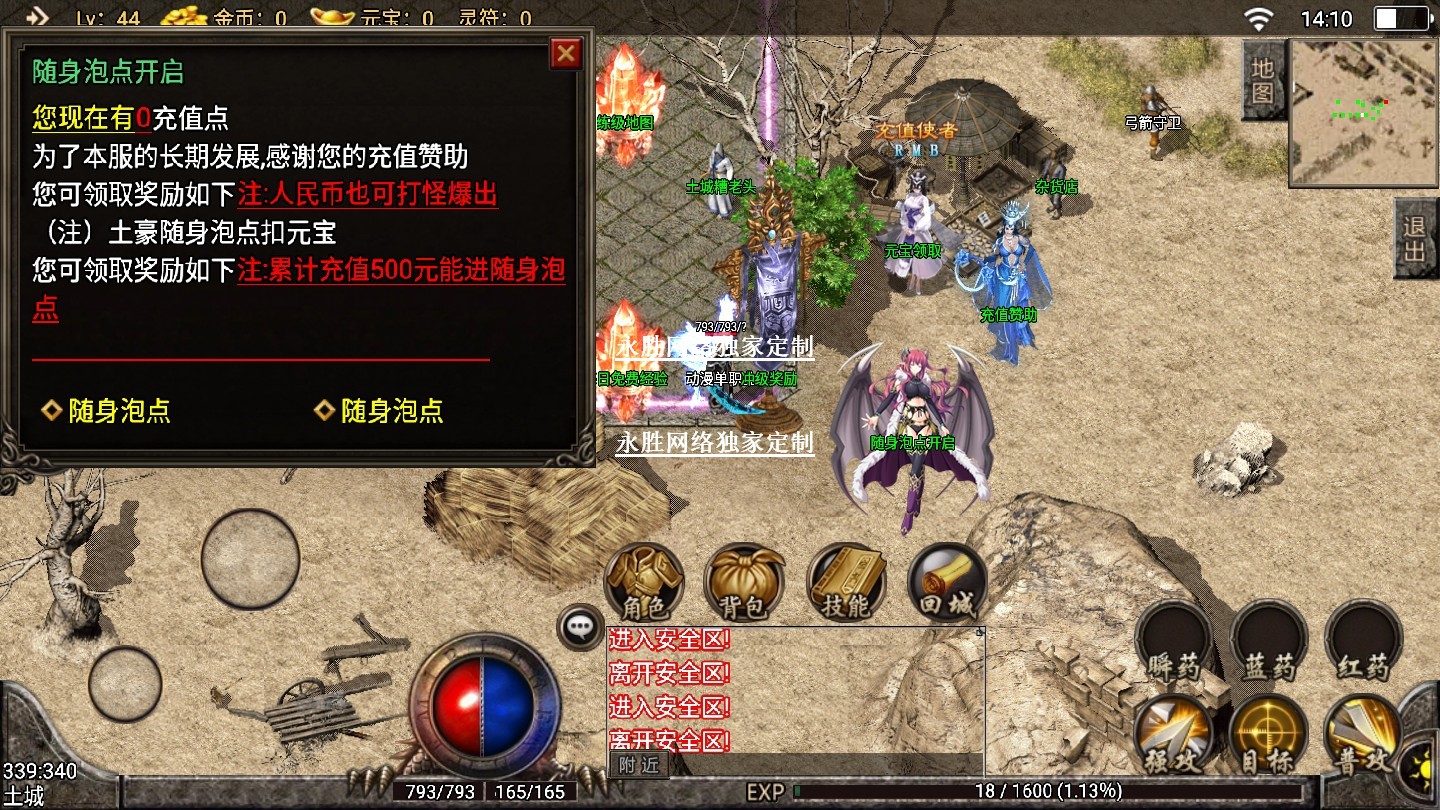Tap the 退出 exit button

[x=1415, y=239]
